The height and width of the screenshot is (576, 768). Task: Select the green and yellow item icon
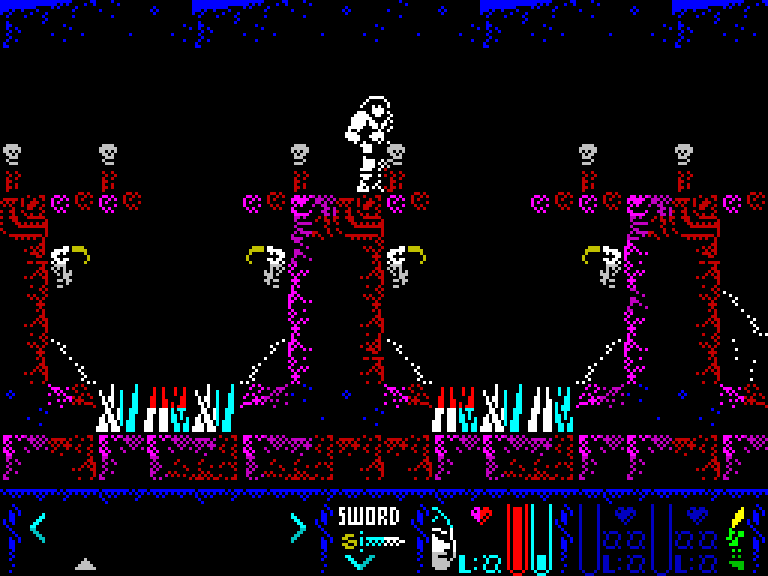(x=737, y=537)
